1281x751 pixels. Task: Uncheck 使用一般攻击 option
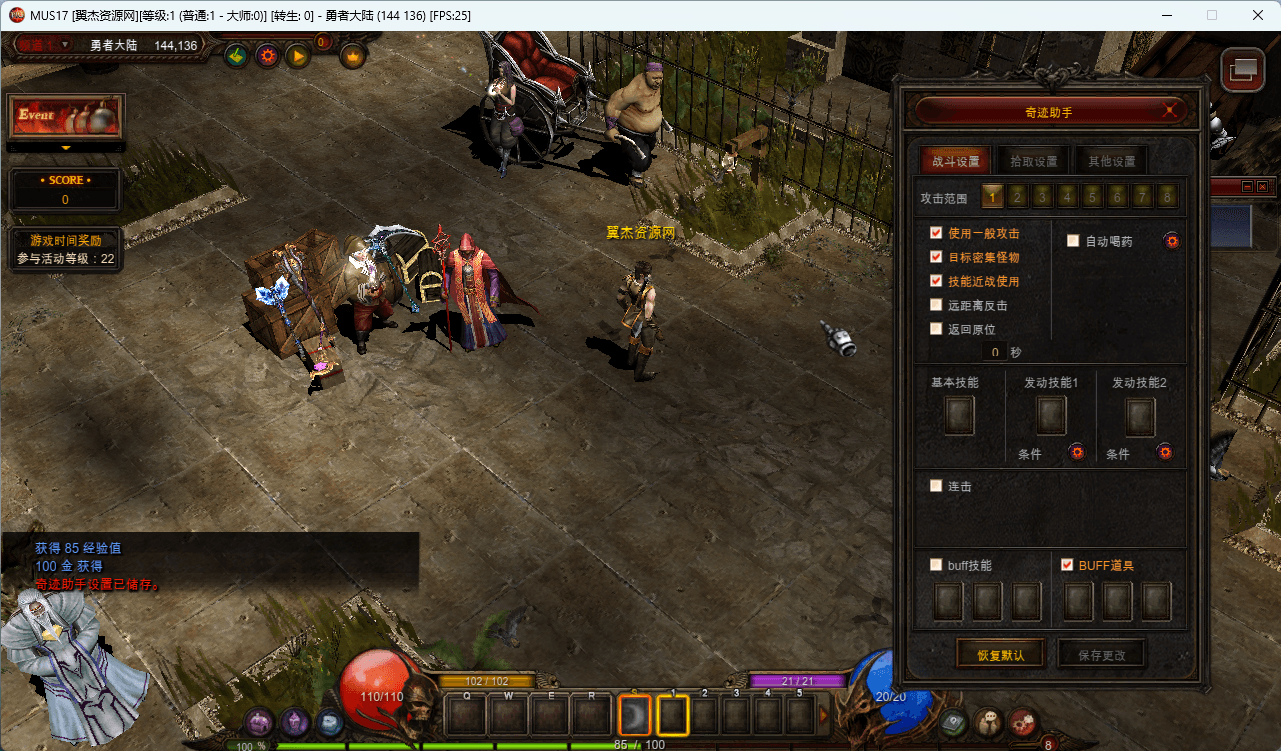[x=936, y=233]
